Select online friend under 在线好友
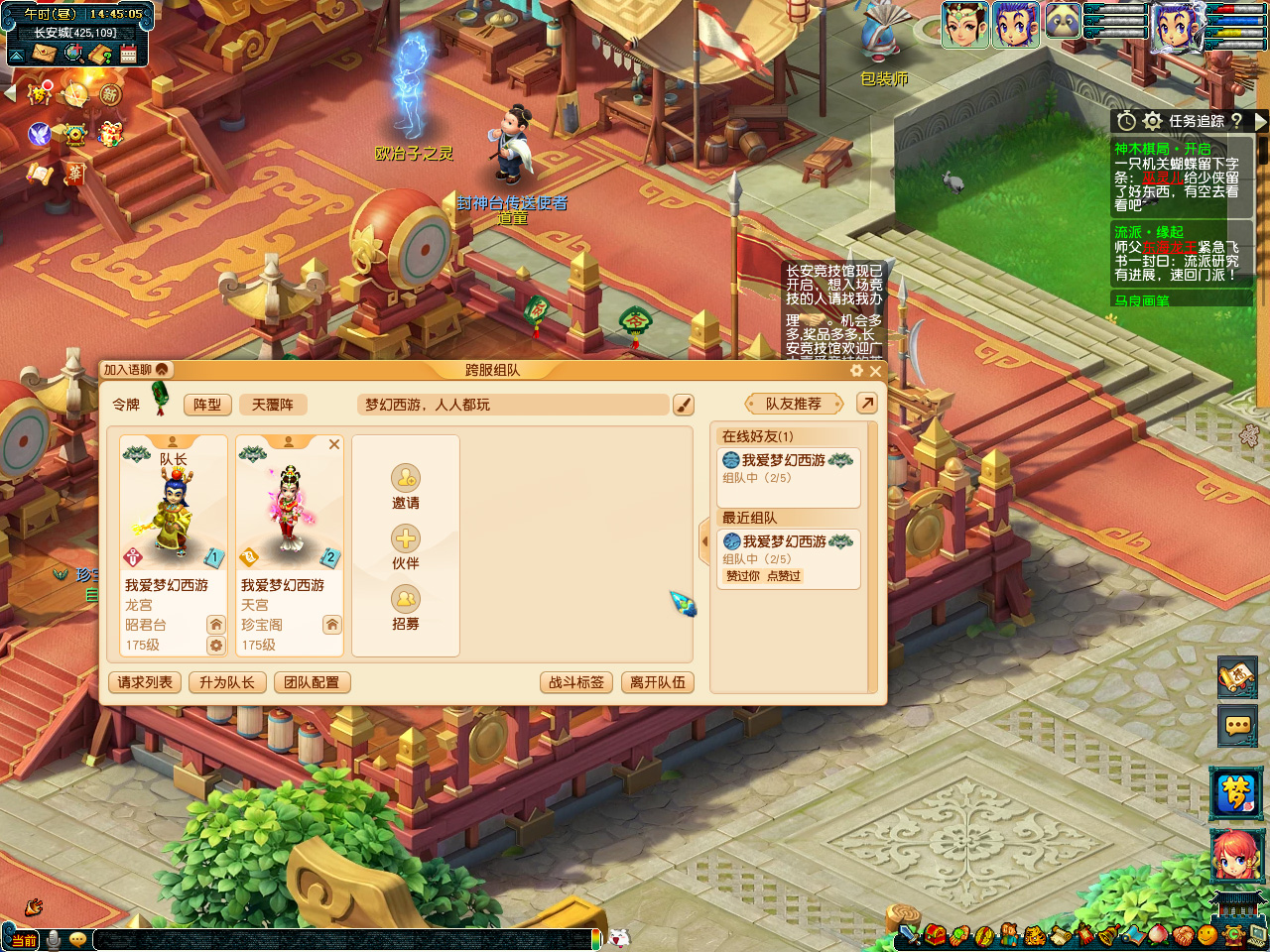Viewport: 1270px width, 952px height. (x=788, y=468)
